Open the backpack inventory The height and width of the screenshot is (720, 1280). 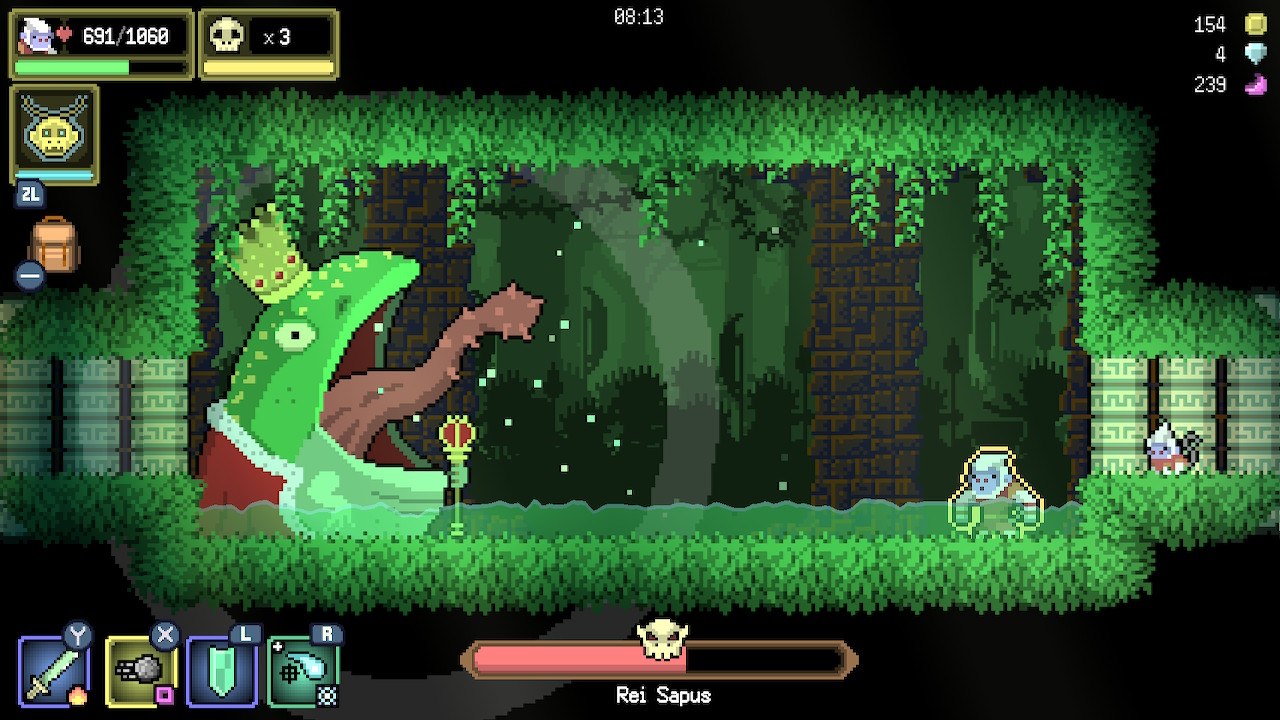point(54,245)
